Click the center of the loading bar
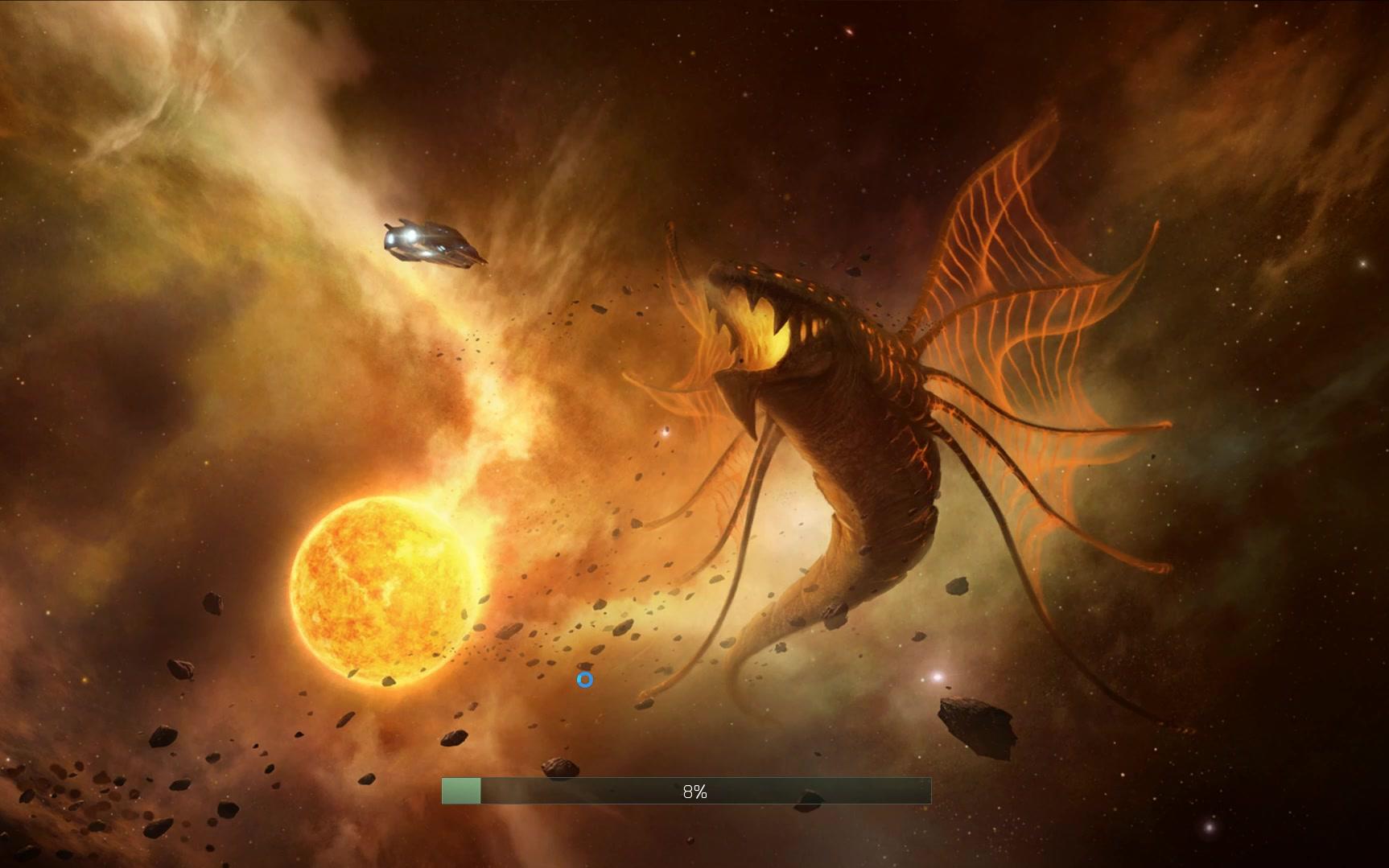Image resolution: width=1389 pixels, height=868 pixels. click(688, 792)
